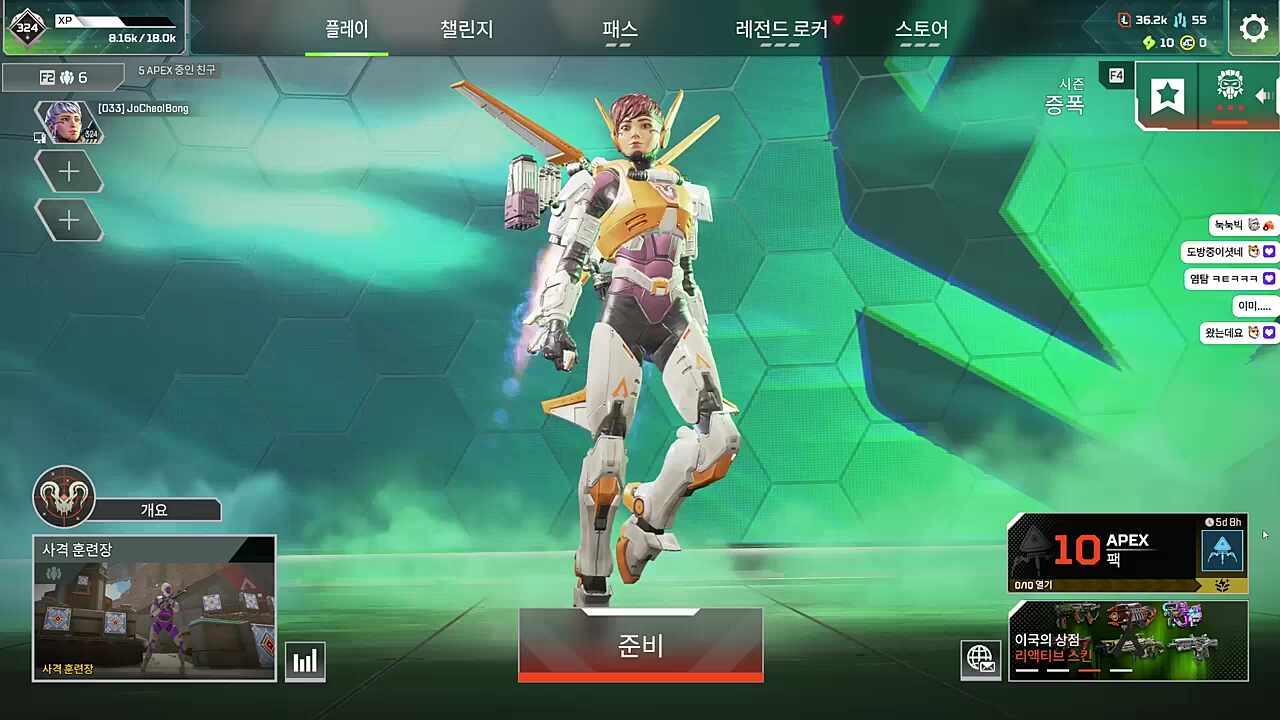1280x720 pixels.
Task: Open the settings gear menu
Action: [x=1254, y=29]
